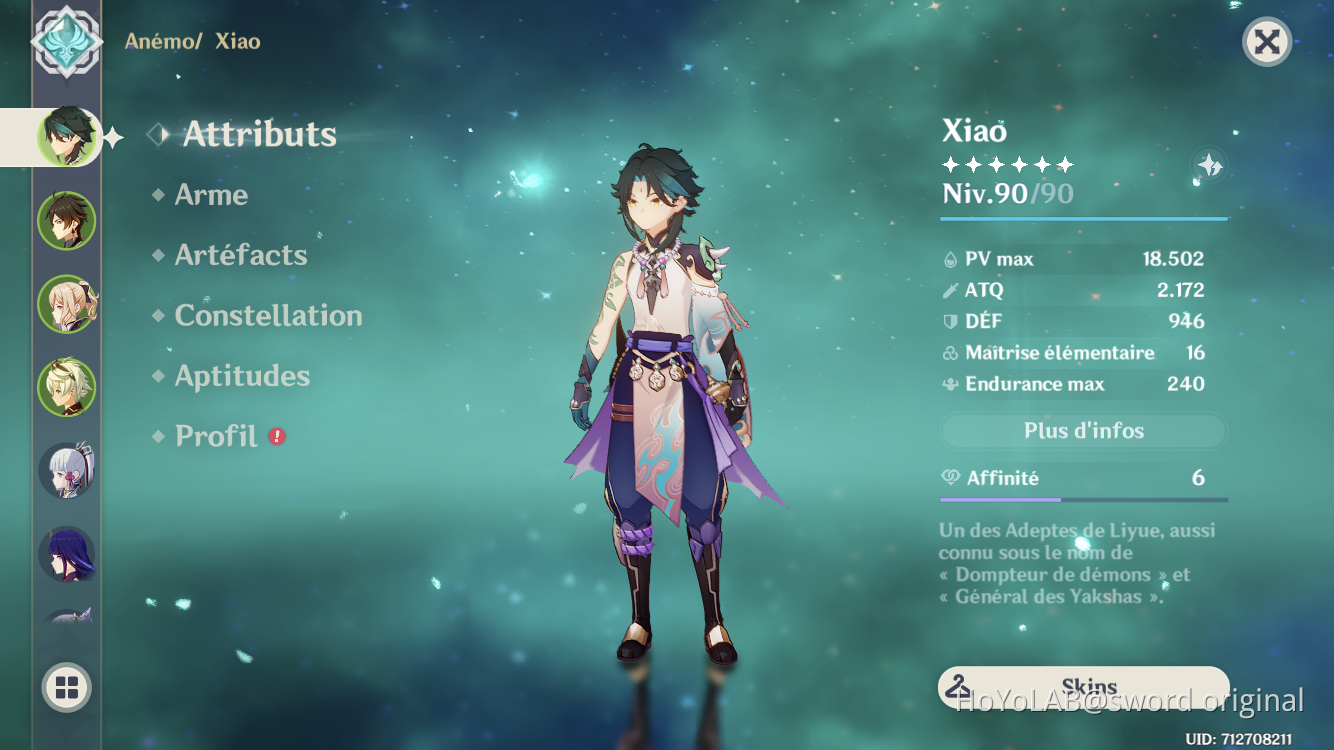
Task: Click the sparkle glamour icon near the stars
Action: point(1208,167)
